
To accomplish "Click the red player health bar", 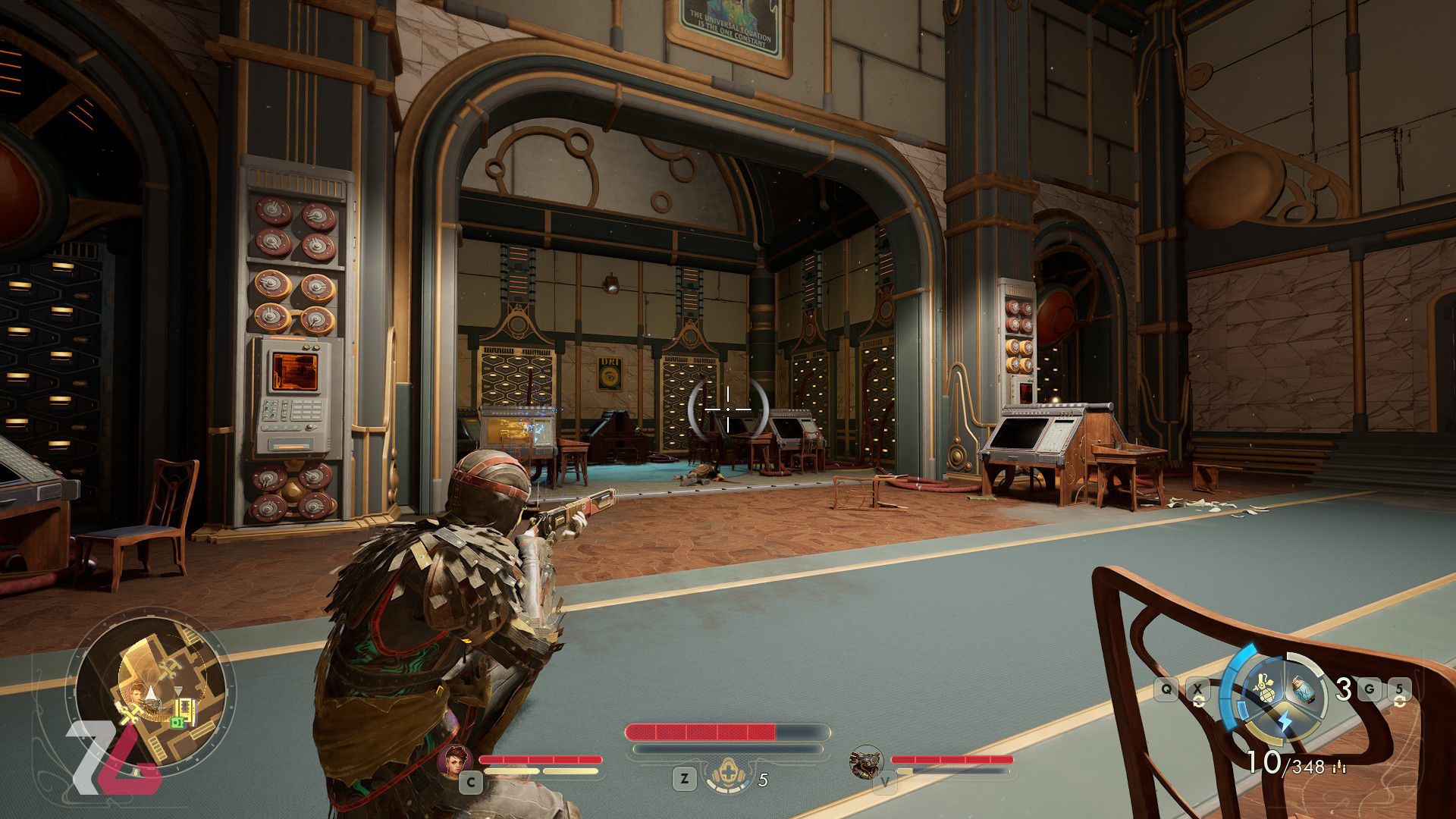I will pos(701,733).
